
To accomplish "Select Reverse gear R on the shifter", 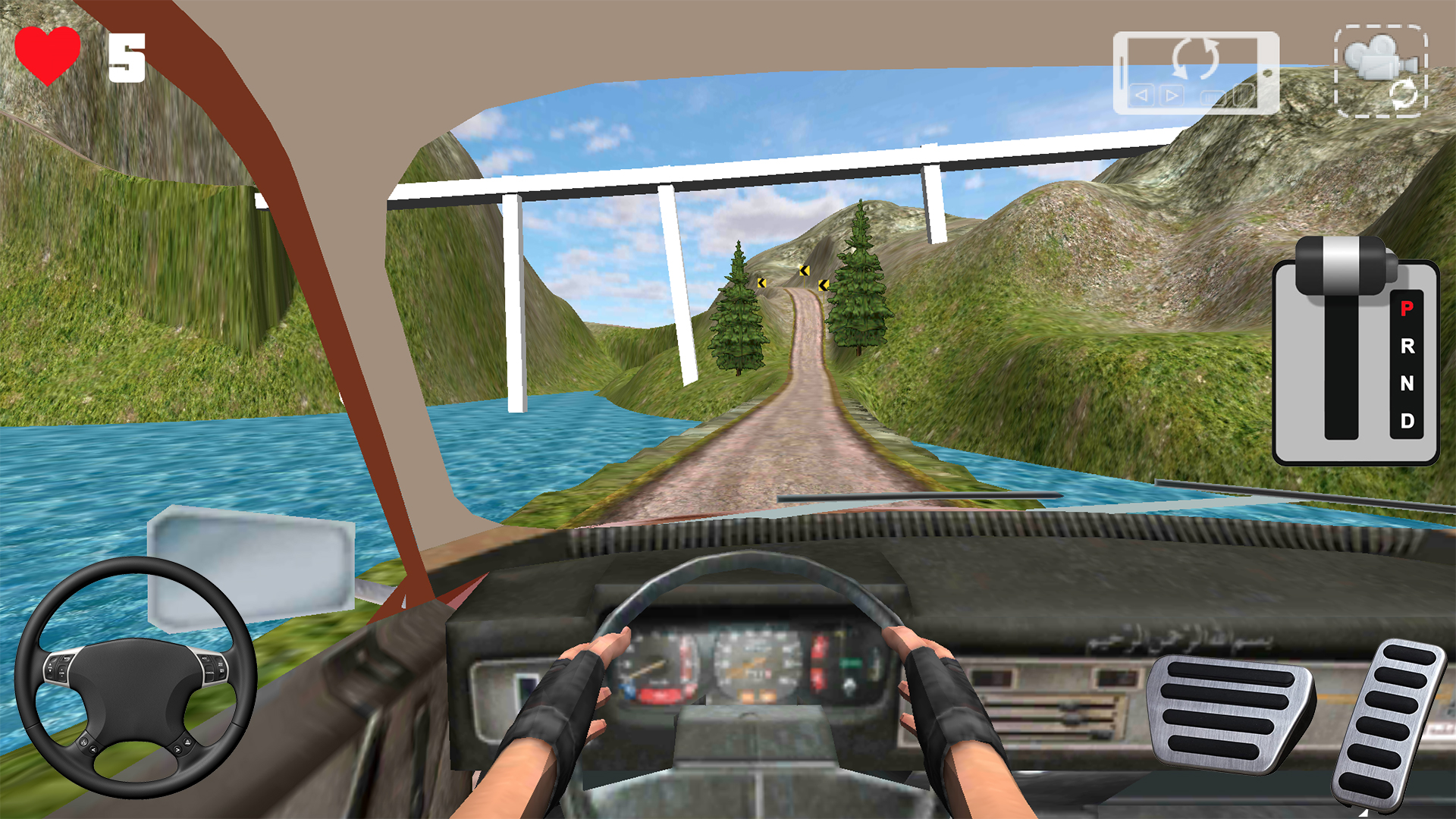I will (1407, 349).
